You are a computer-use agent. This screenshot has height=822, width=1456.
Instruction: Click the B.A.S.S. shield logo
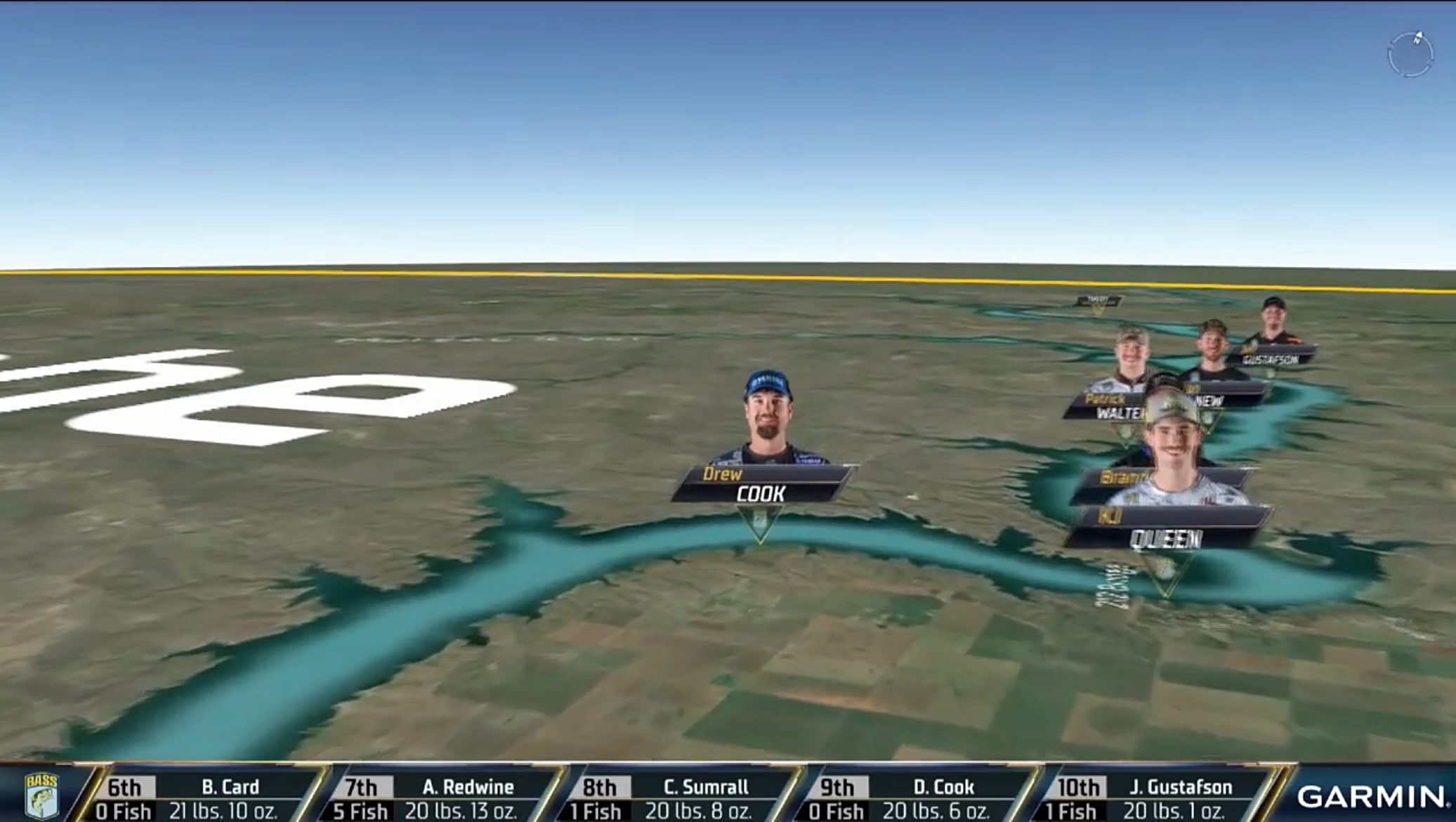click(41, 796)
